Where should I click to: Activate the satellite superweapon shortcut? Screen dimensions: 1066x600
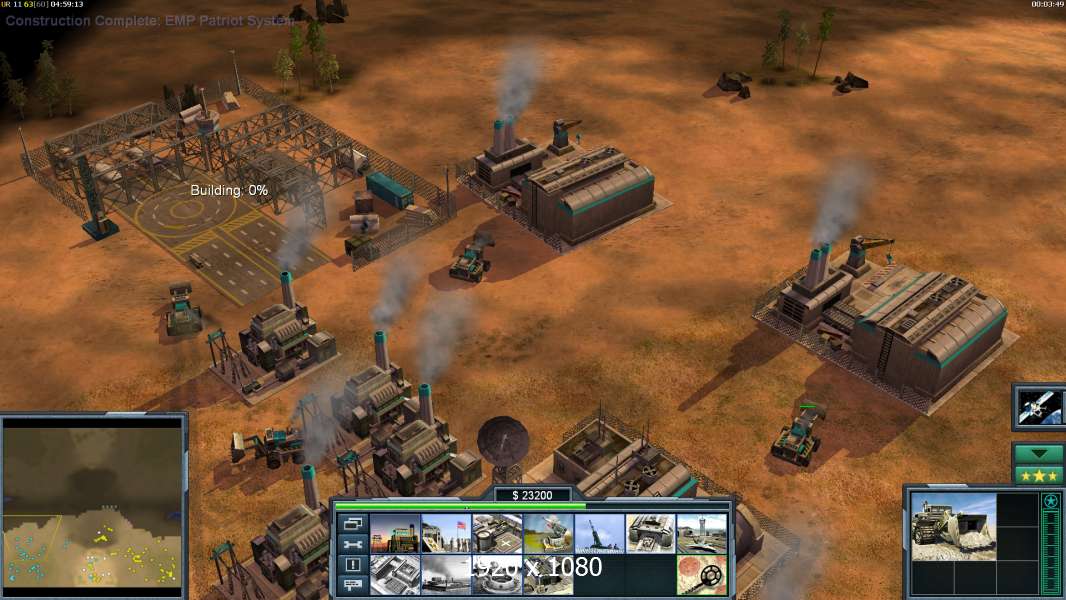coord(1037,406)
